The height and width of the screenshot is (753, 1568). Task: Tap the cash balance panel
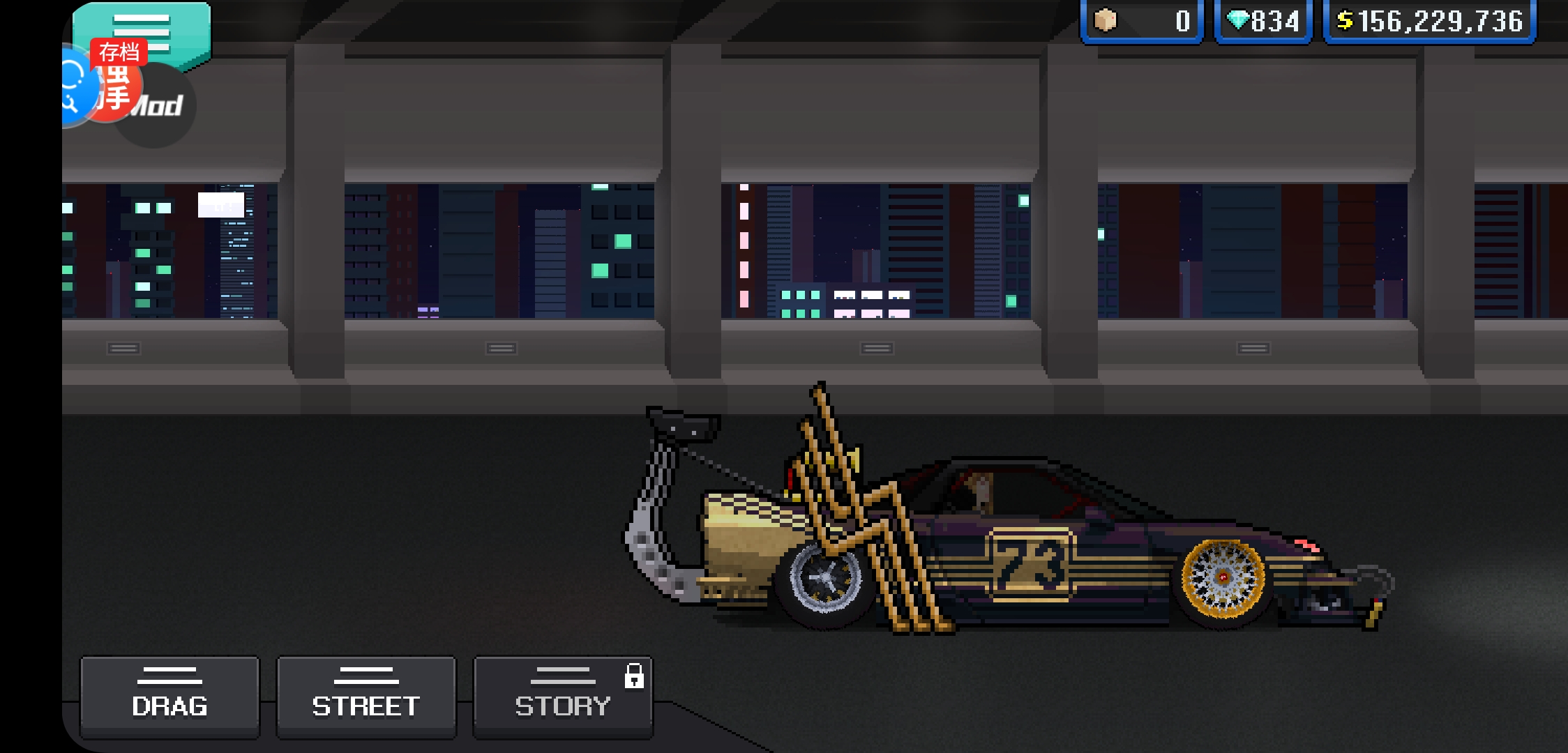(x=1429, y=22)
